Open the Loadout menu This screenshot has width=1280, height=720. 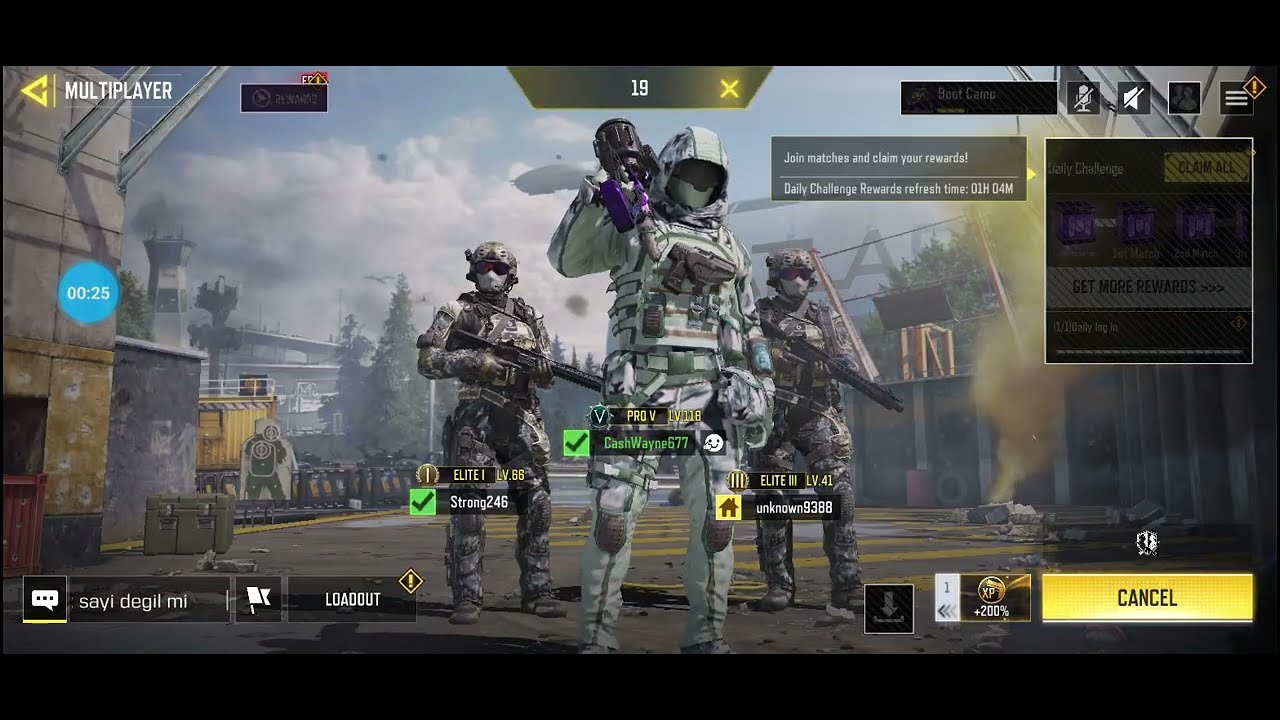pos(352,600)
